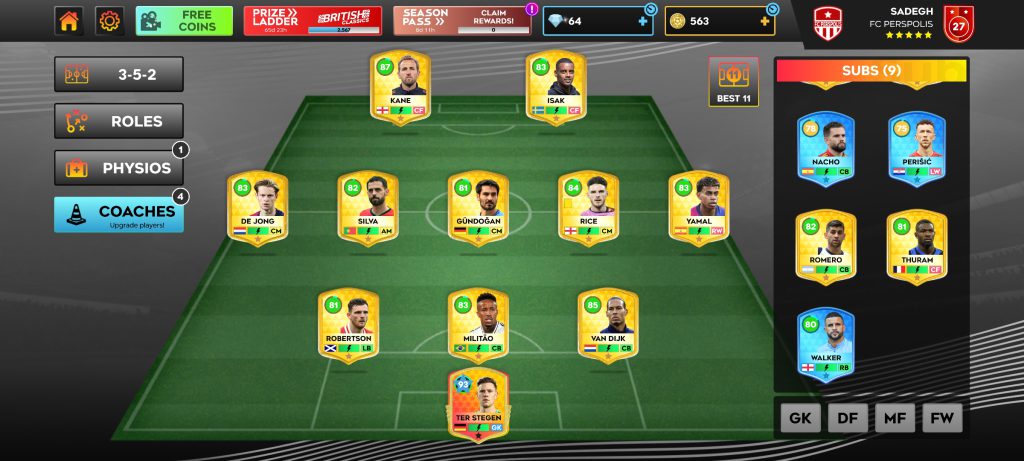Viewport: 1024px width, 461px height.
Task: Open the settings gear
Action: [x=109, y=21]
